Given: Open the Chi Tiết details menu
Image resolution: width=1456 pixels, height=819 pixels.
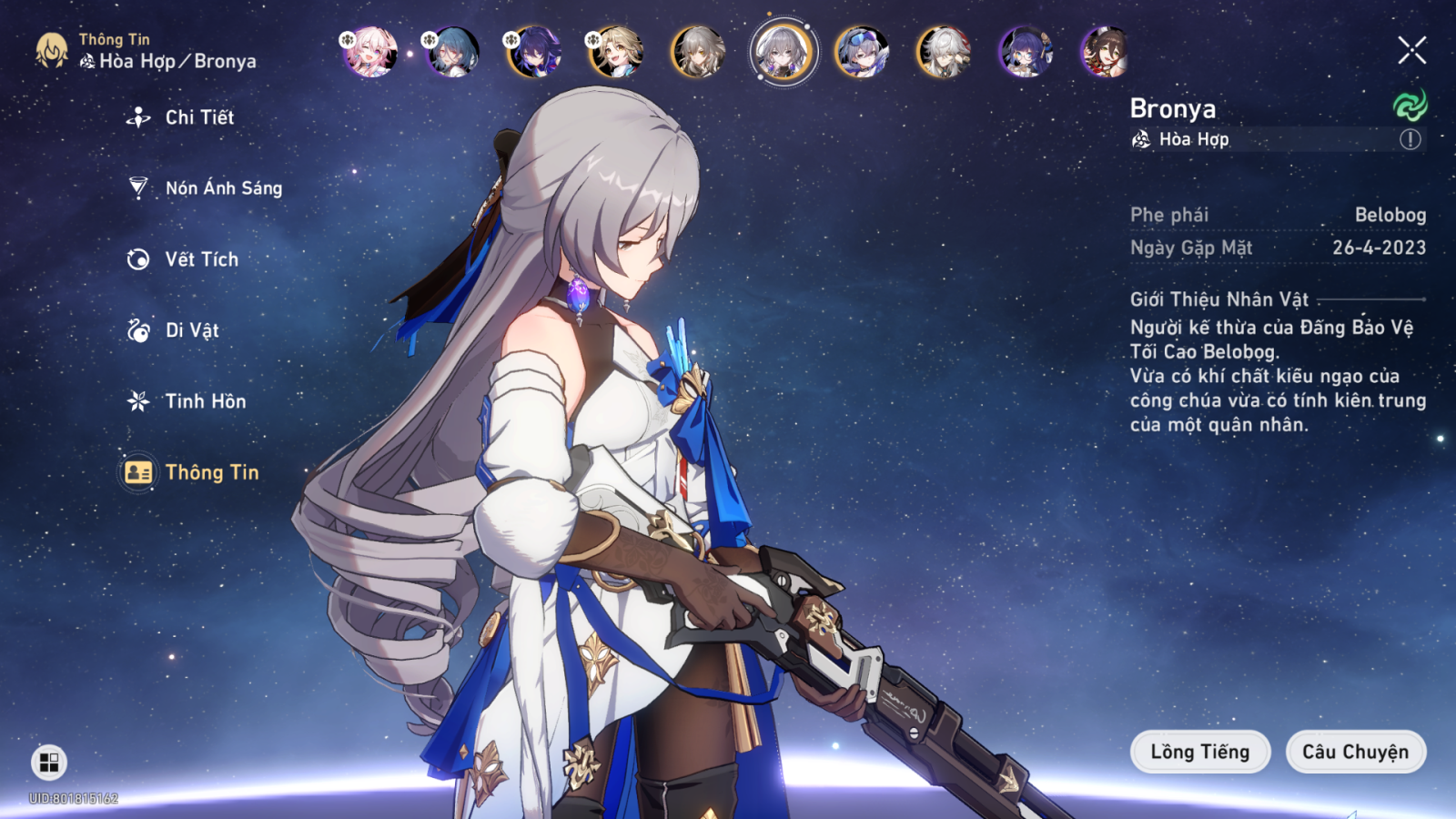Looking at the screenshot, I should 198,117.
